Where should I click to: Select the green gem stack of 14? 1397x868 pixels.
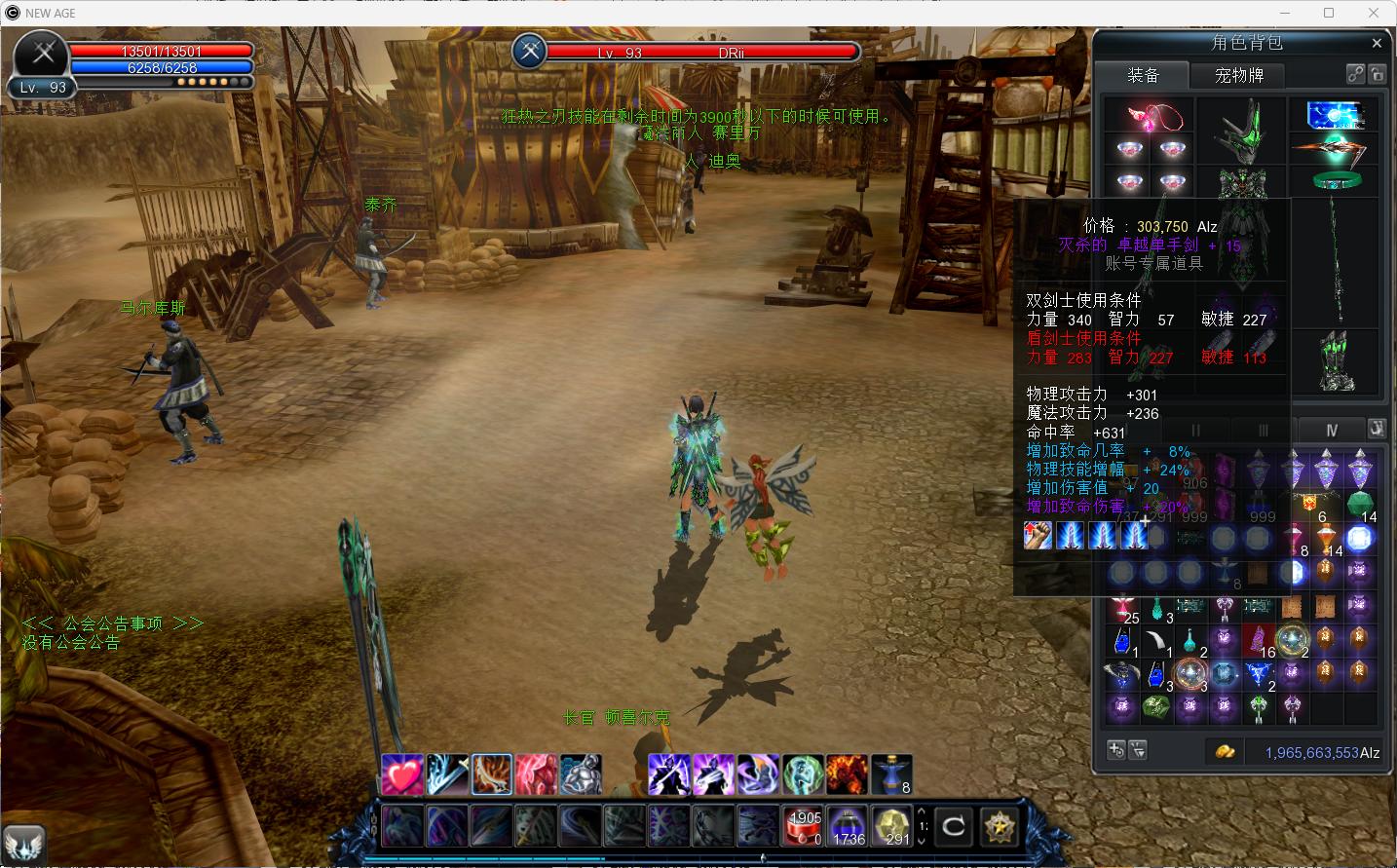click(x=1360, y=506)
